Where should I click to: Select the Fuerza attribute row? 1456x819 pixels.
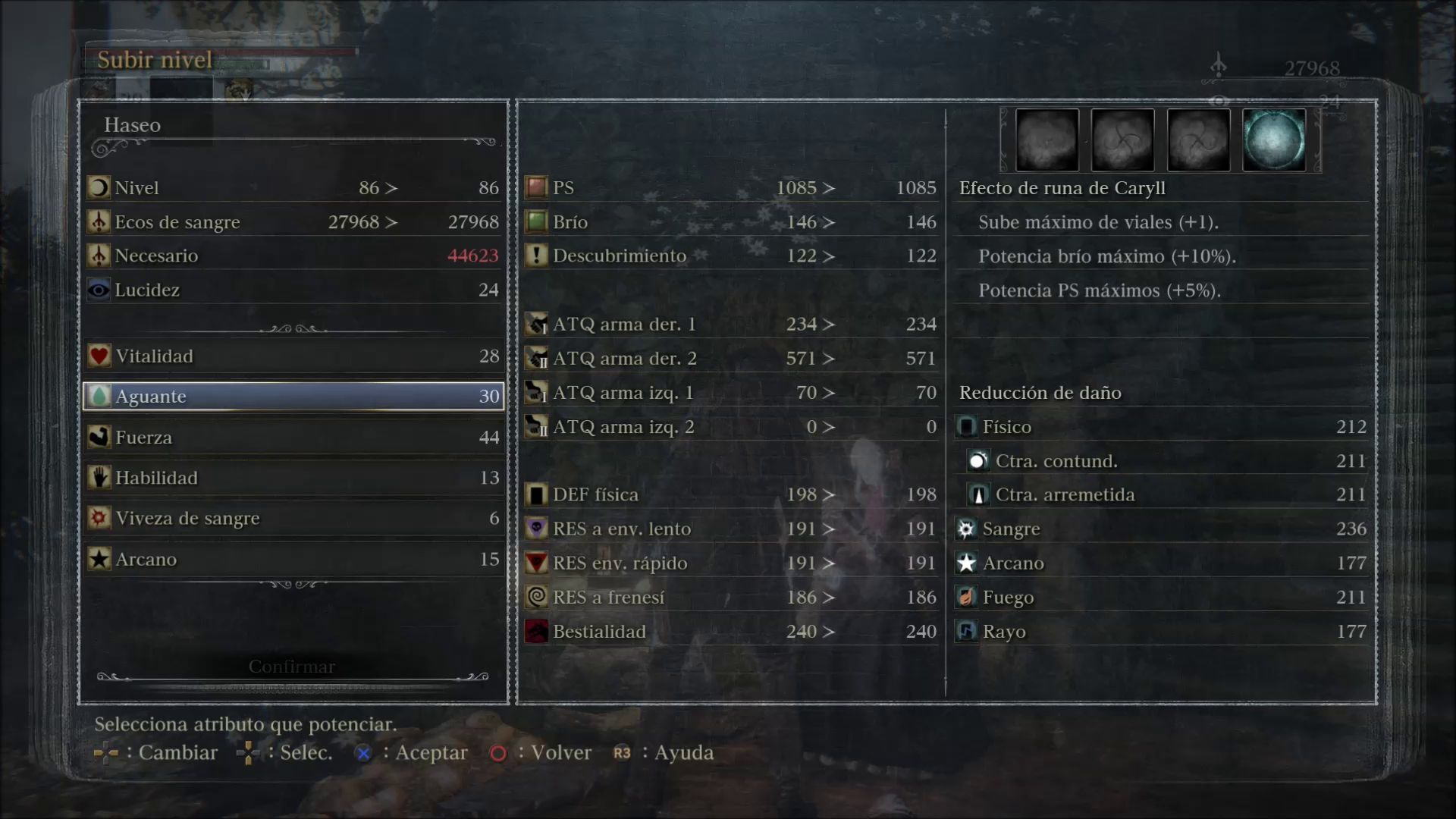click(293, 438)
